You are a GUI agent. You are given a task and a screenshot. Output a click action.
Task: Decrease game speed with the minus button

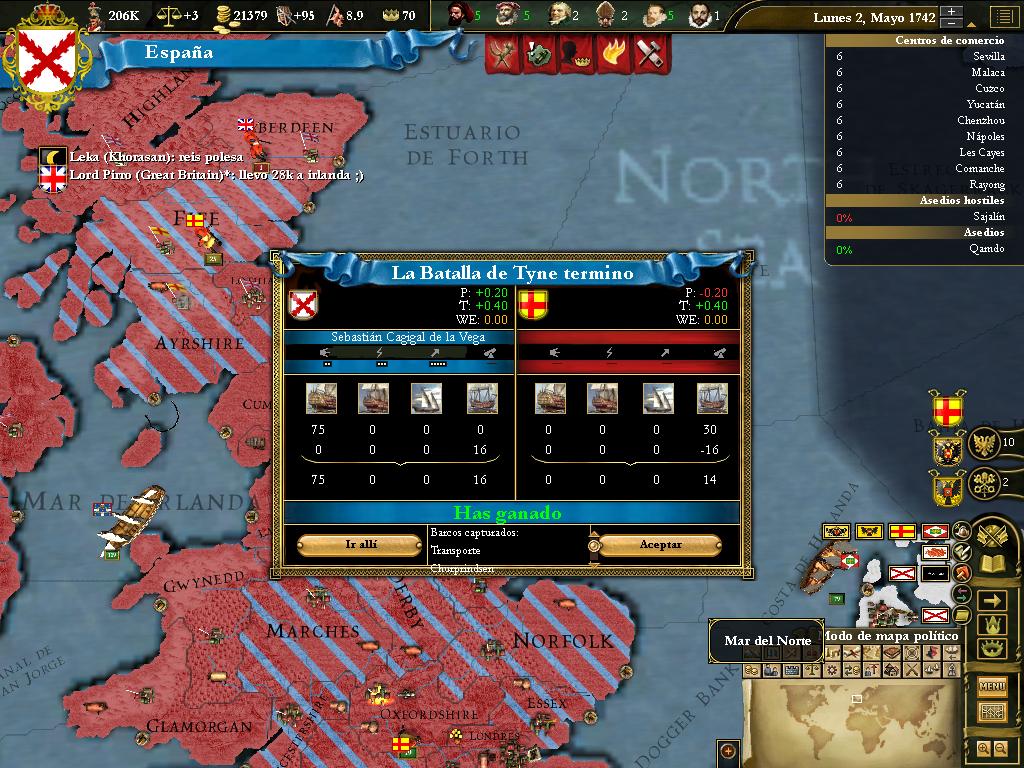point(952,23)
